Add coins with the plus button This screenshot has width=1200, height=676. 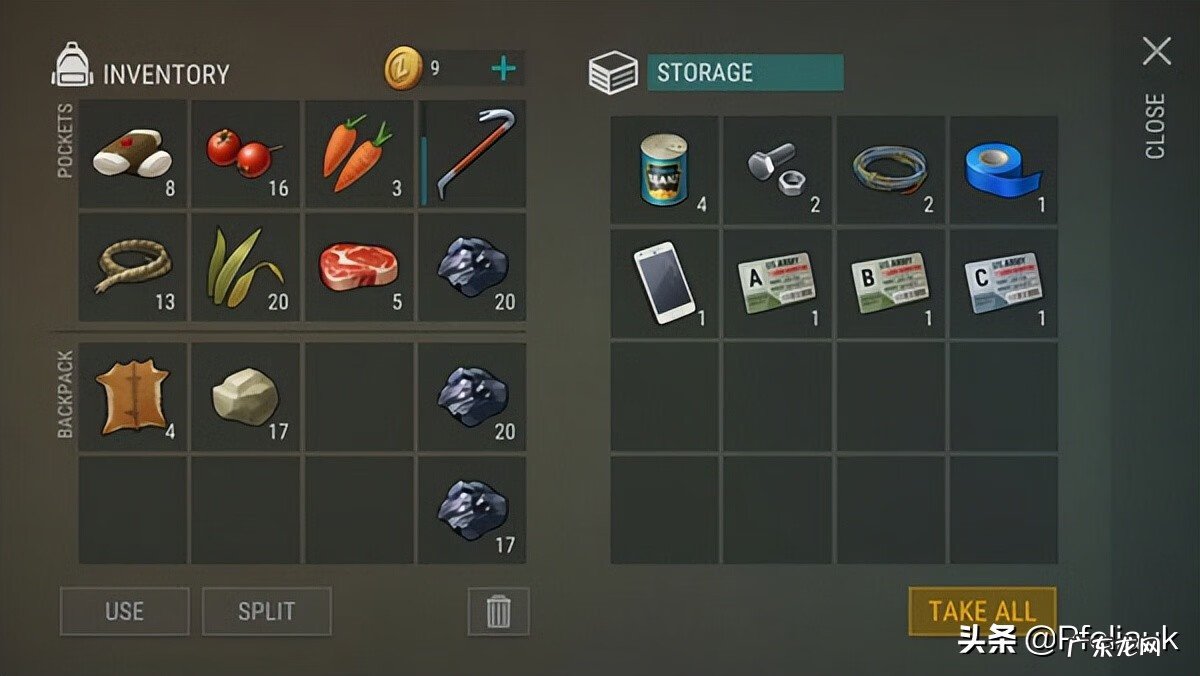coord(504,69)
